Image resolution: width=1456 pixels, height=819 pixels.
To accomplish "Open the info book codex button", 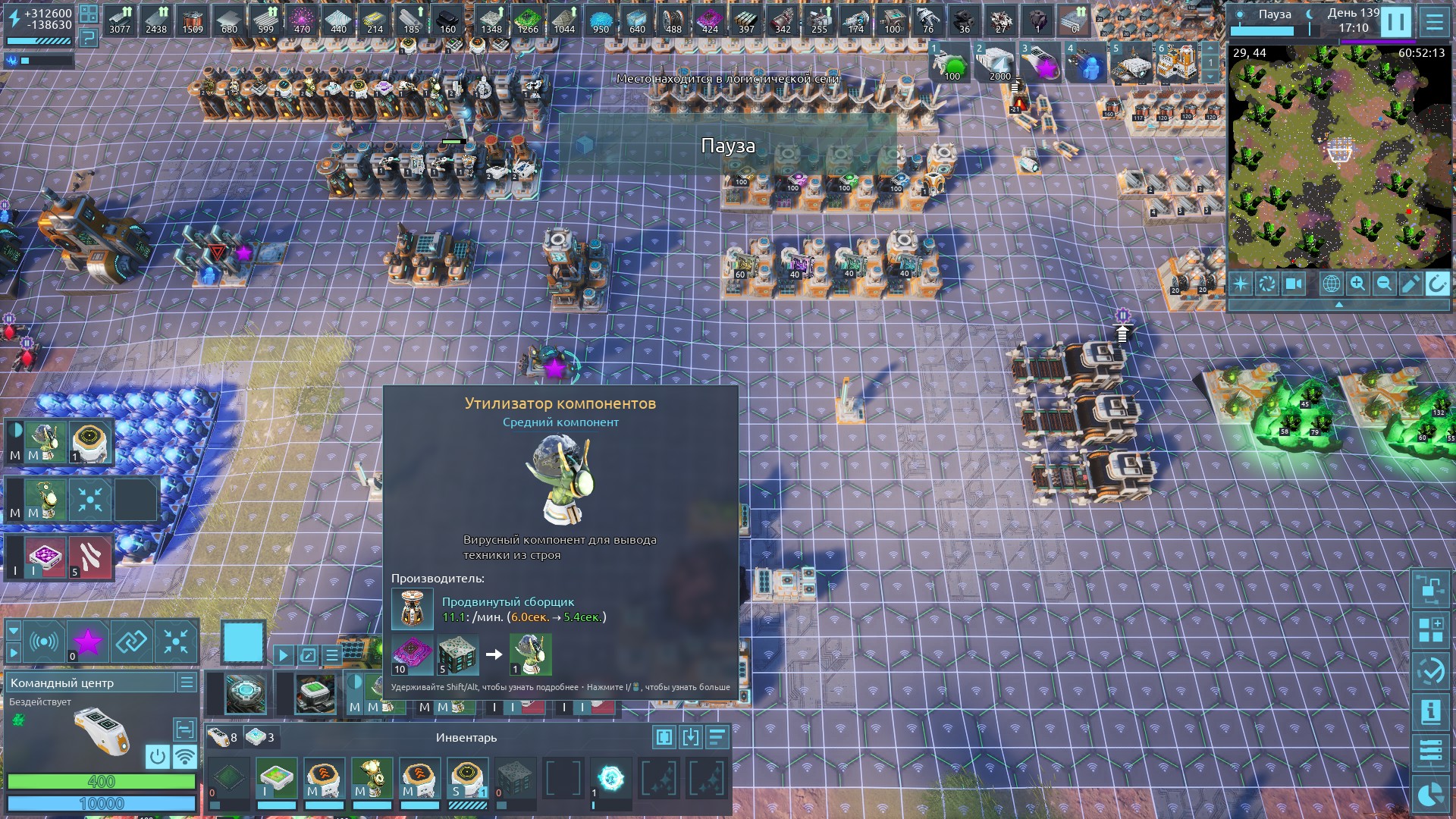I will pyautogui.click(x=1430, y=711).
